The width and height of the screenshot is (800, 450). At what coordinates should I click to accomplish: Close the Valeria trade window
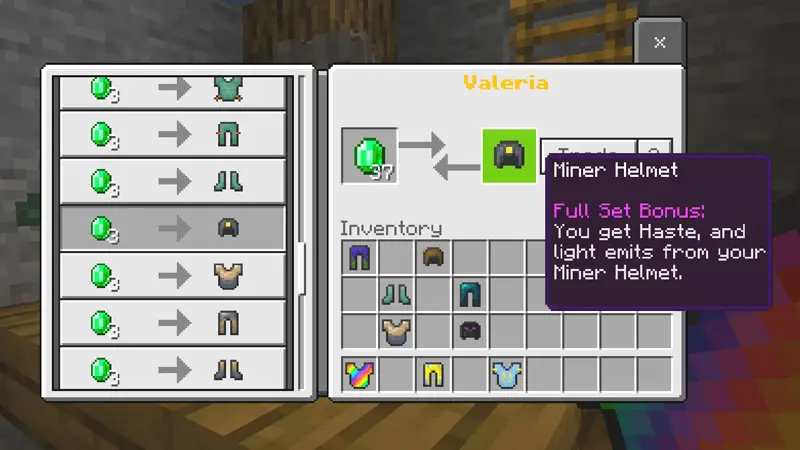[659, 43]
